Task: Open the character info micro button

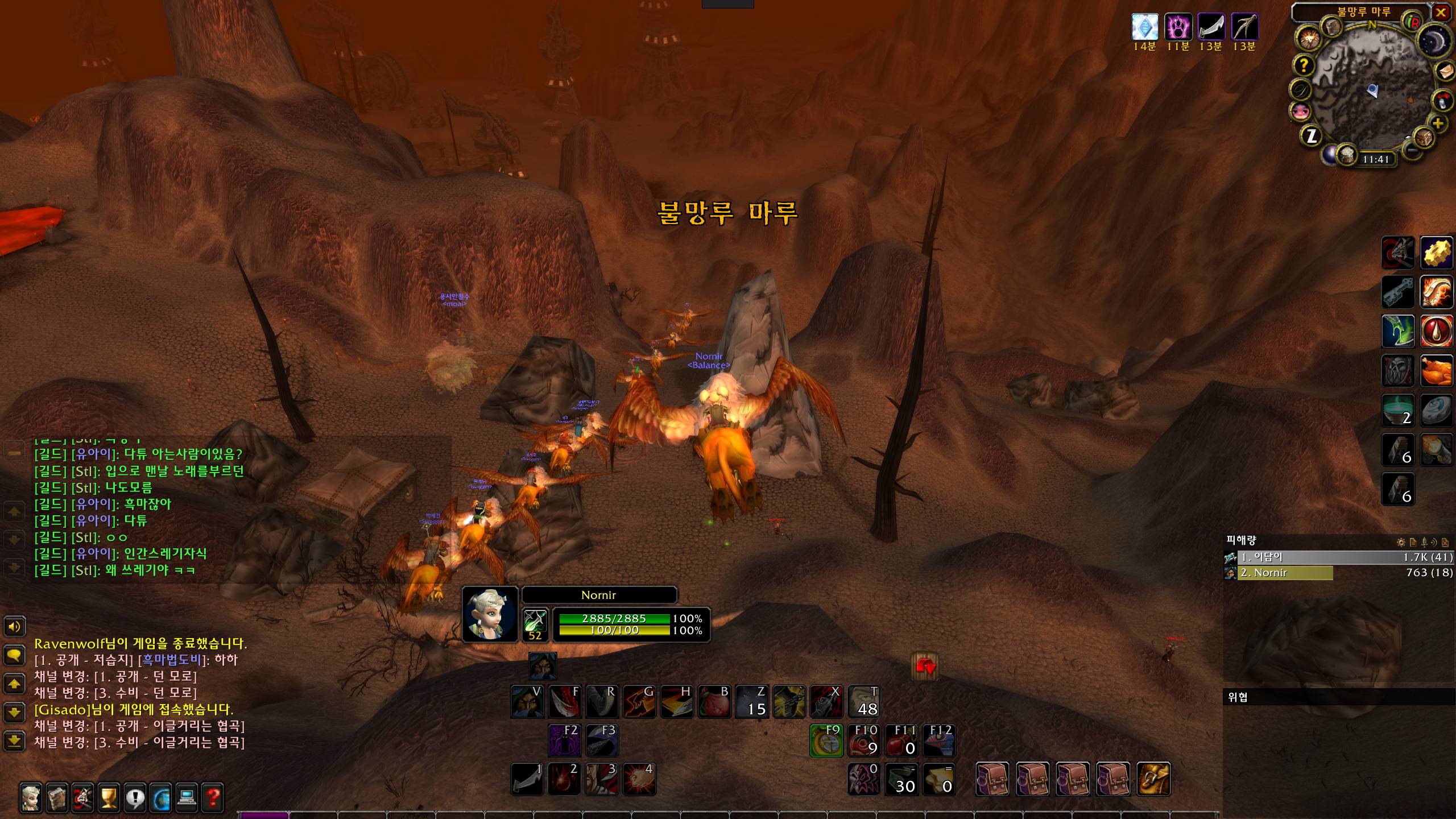Action: (x=31, y=797)
